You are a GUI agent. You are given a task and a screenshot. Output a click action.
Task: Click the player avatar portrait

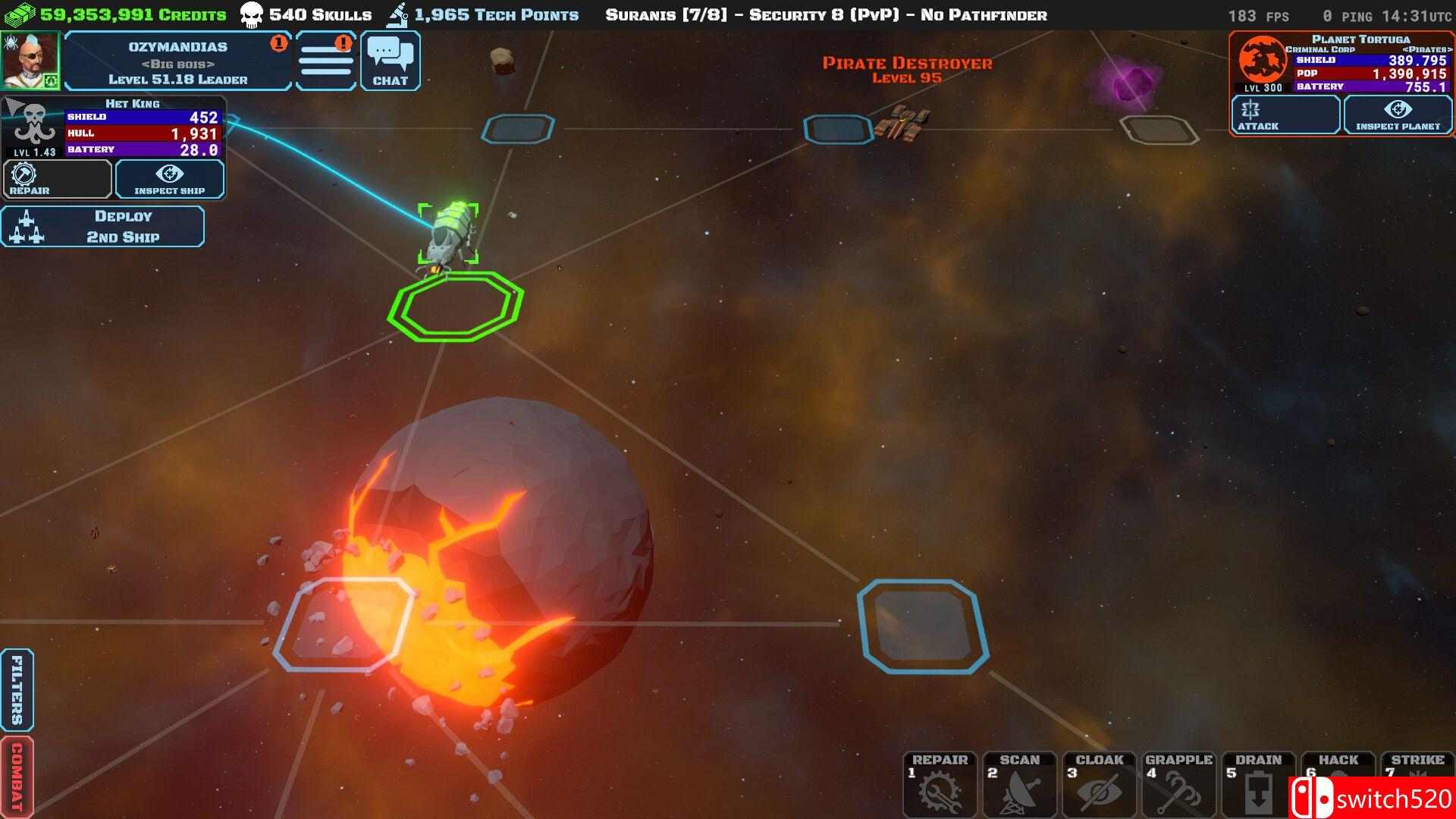click(x=30, y=61)
